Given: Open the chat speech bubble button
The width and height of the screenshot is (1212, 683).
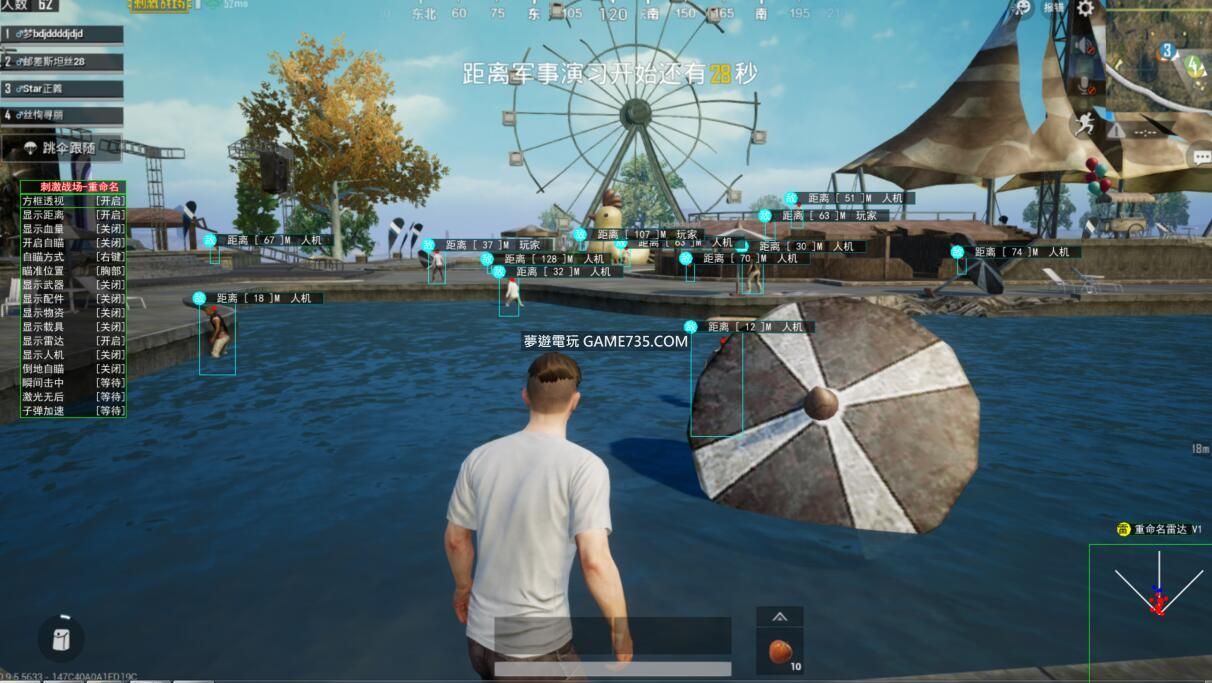Looking at the screenshot, I should click(1200, 157).
